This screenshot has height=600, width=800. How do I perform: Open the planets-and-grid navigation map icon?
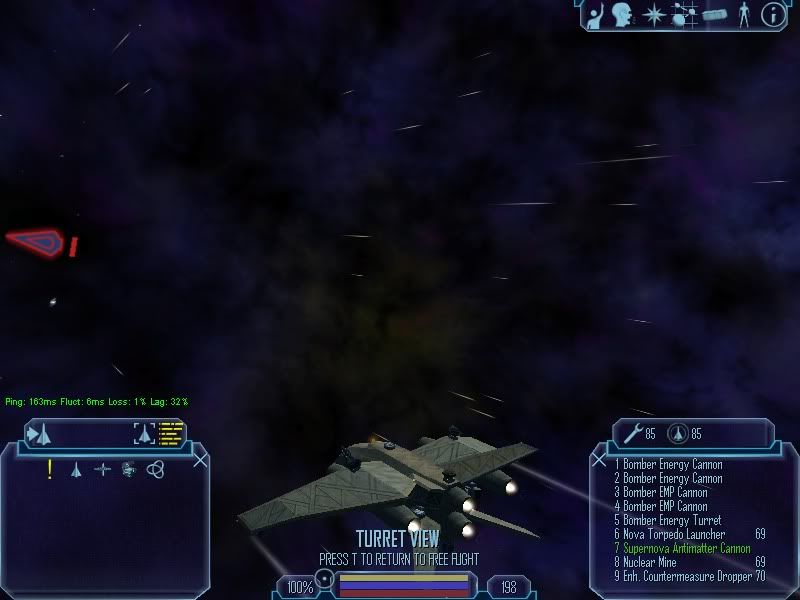coord(685,14)
